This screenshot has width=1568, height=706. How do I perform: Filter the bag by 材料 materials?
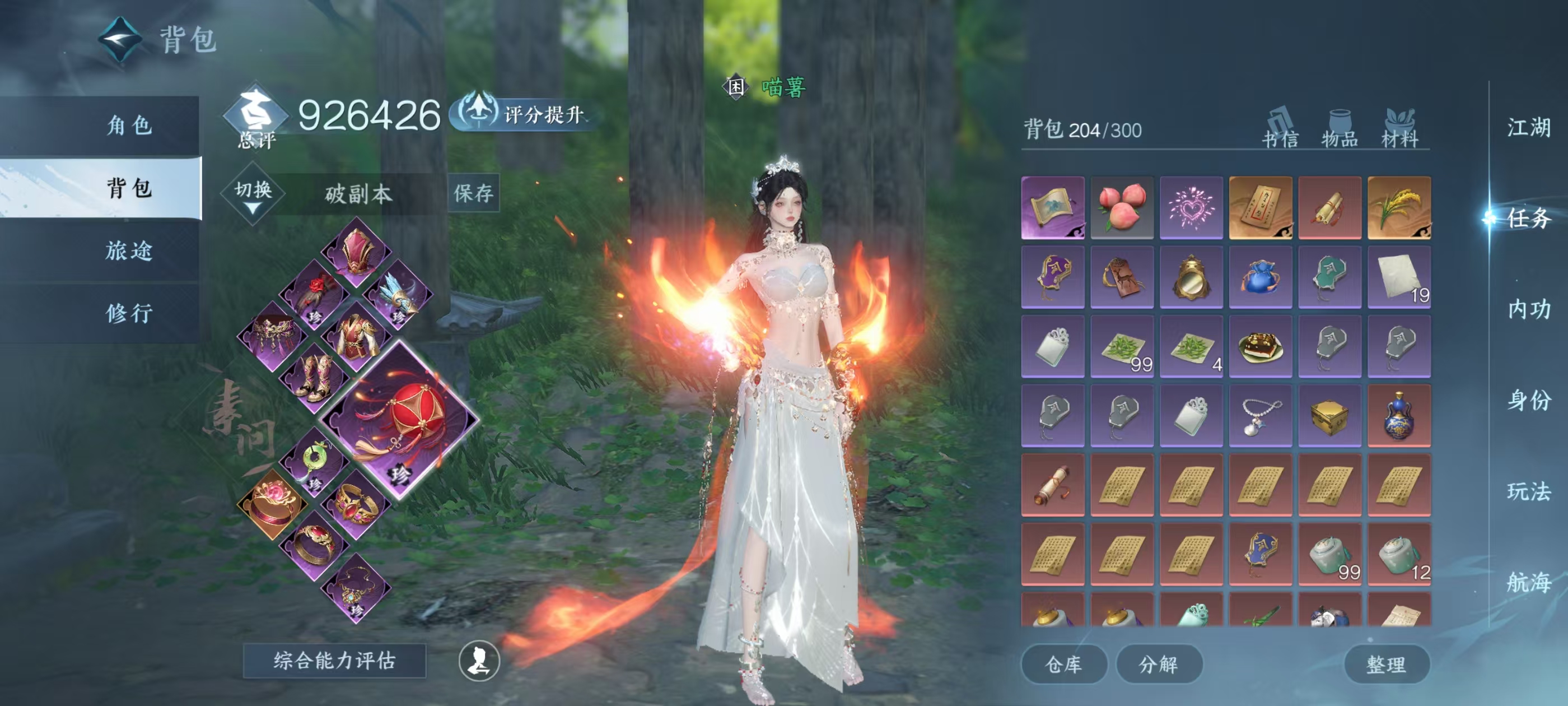tap(1399, 128)
